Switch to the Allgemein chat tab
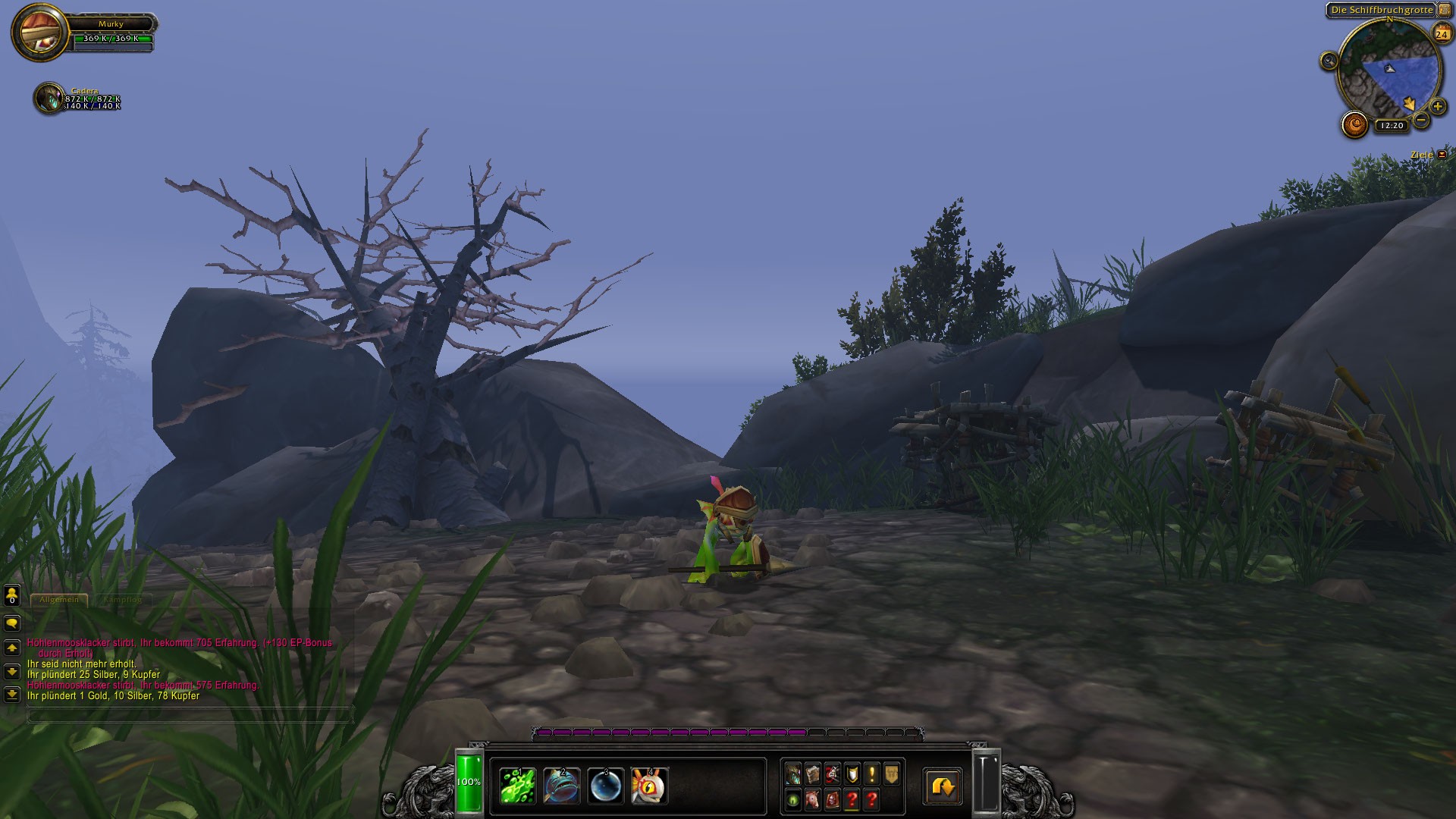The height and width of the screenshot is (819, 1456). pyautogui.click(x=59, y=599)
